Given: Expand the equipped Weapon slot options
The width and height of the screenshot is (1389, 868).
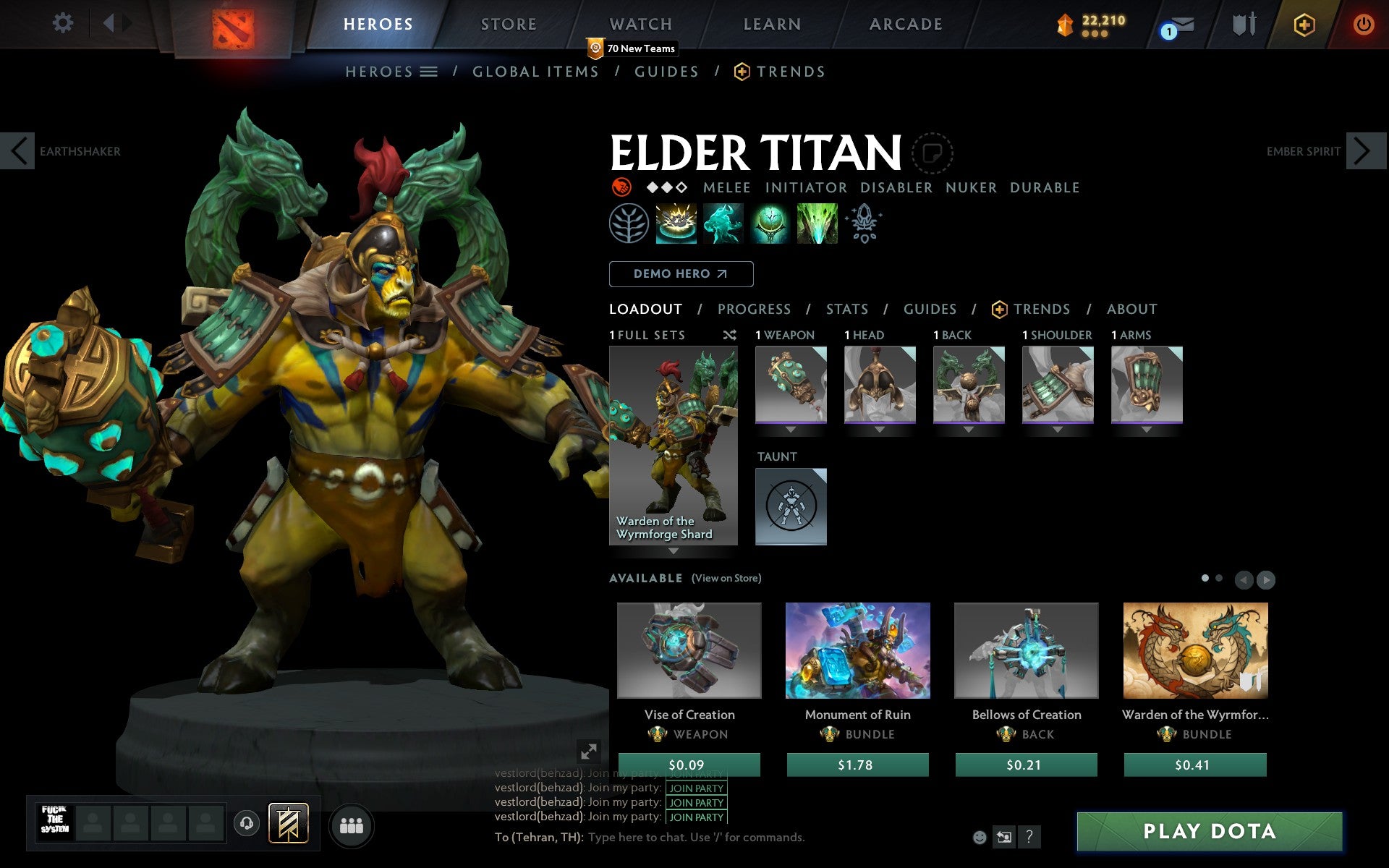Looking at the screenshot, I should 791,430.
